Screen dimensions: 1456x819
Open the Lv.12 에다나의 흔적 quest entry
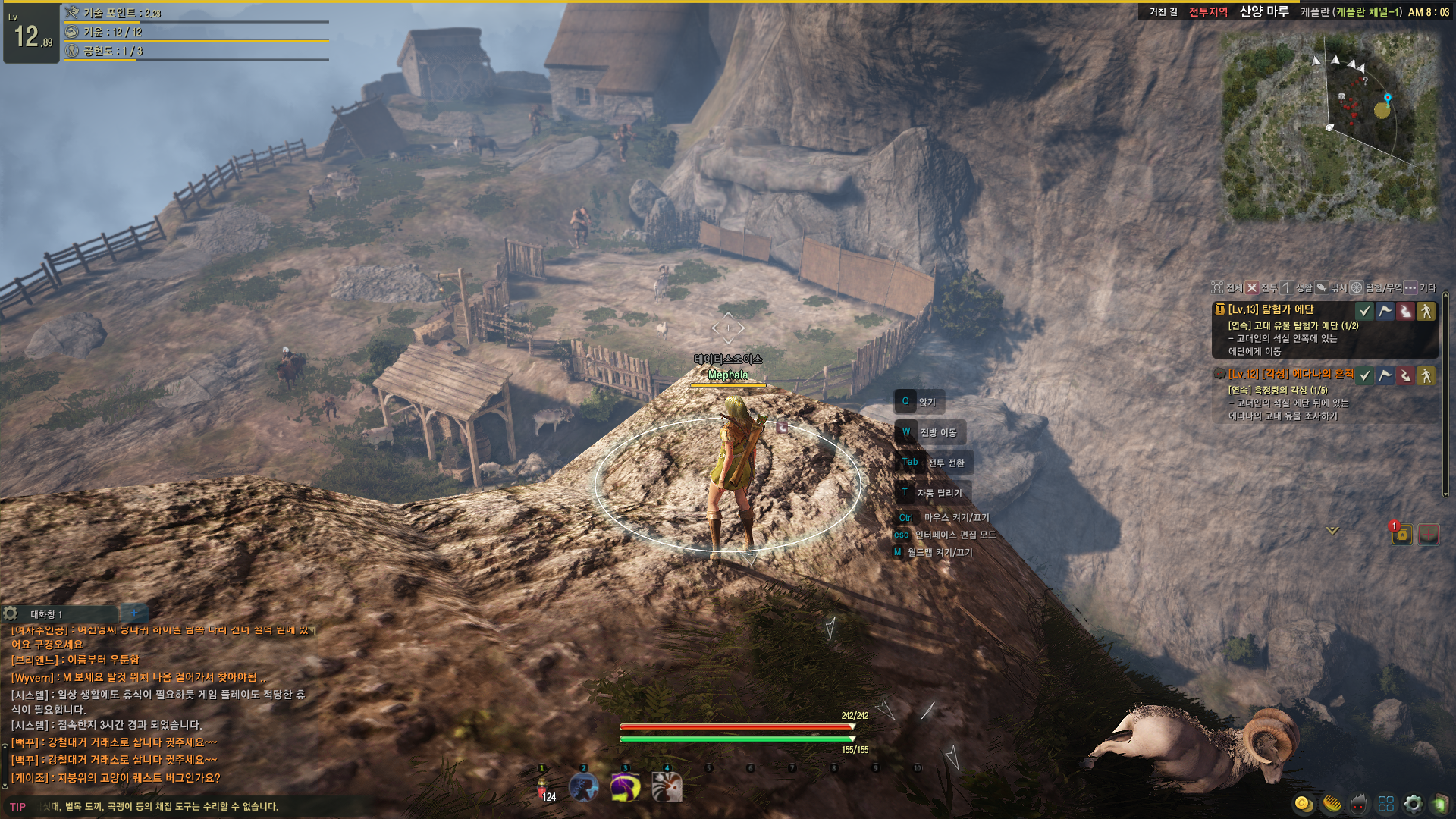[x=1291, y=374]
